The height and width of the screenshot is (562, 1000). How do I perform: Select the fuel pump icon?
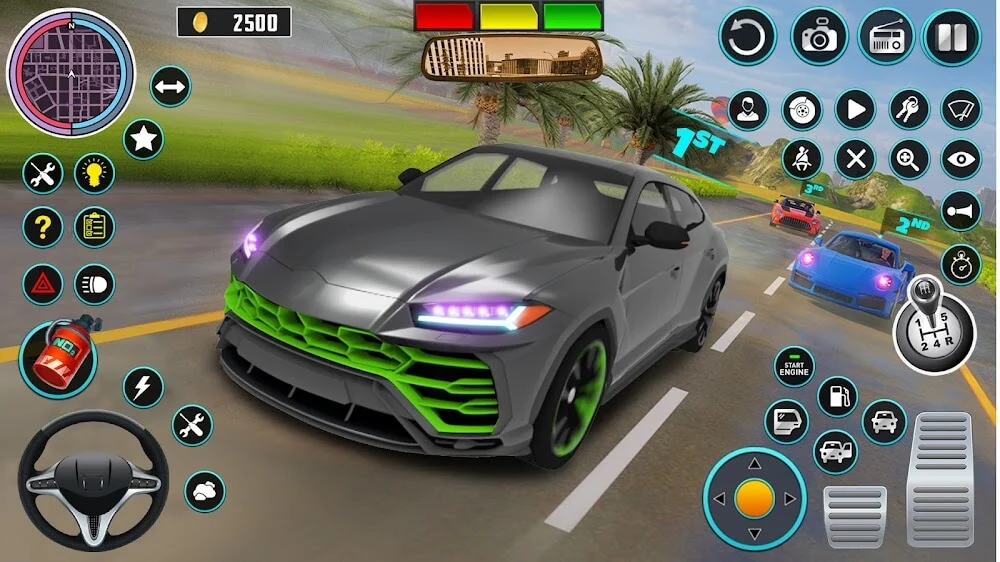coord(837,396)
